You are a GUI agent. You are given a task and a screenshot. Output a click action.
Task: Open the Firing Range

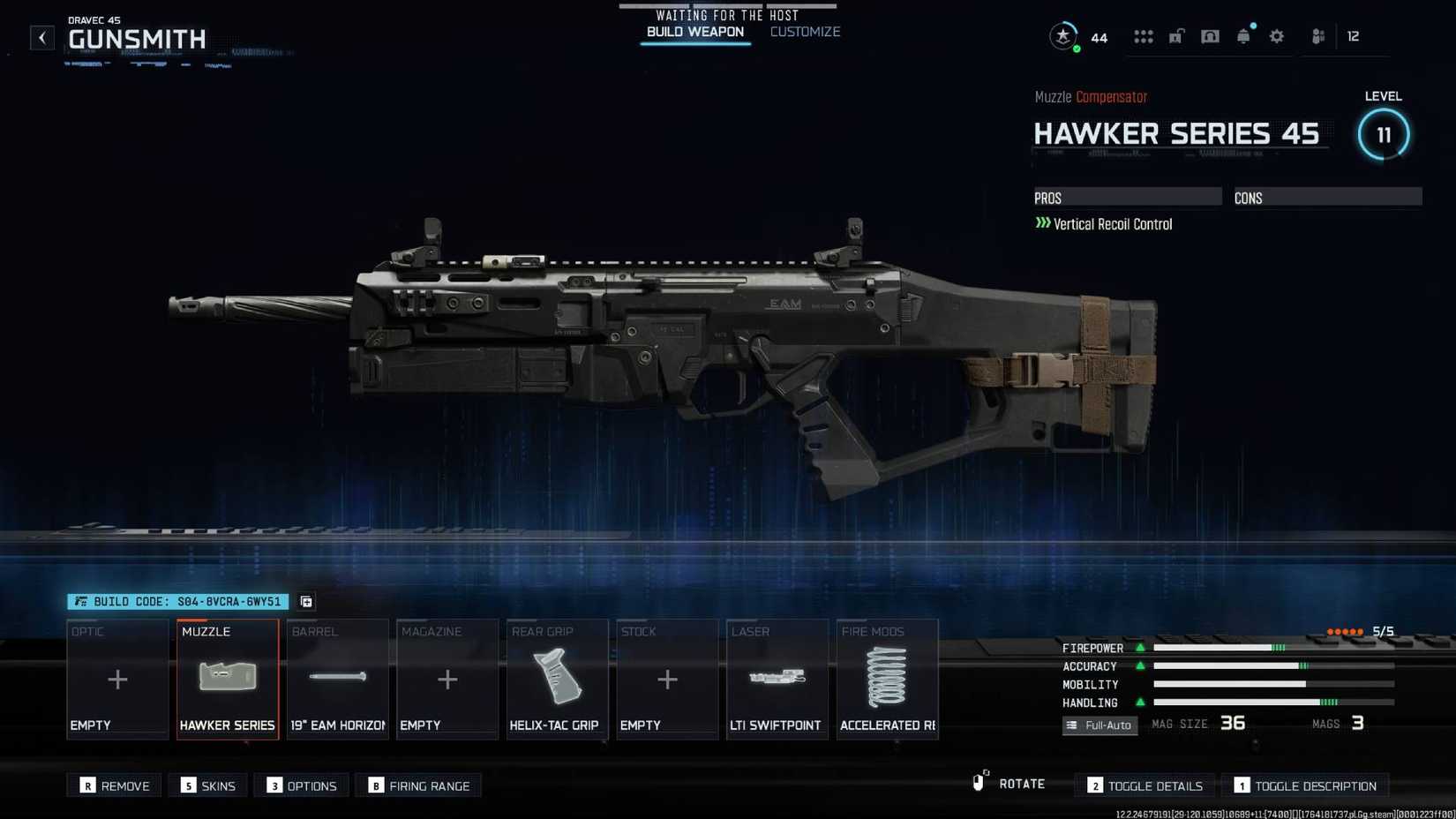pyautogui.click(x=418, y=785)
